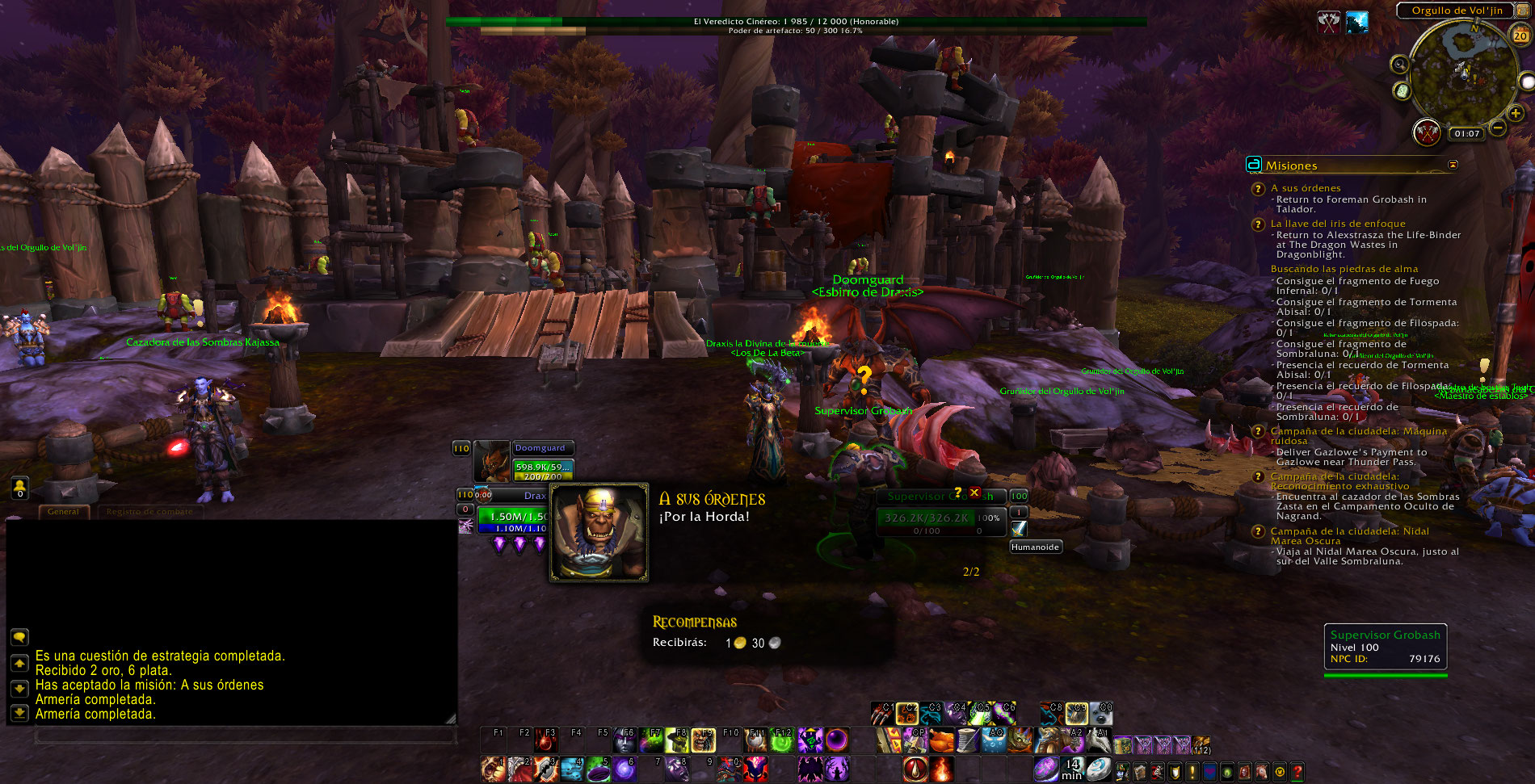This screenshot has height=784, width=1535.
Task: Click the orc portrait in quest dialog
Action: [599, 532]
